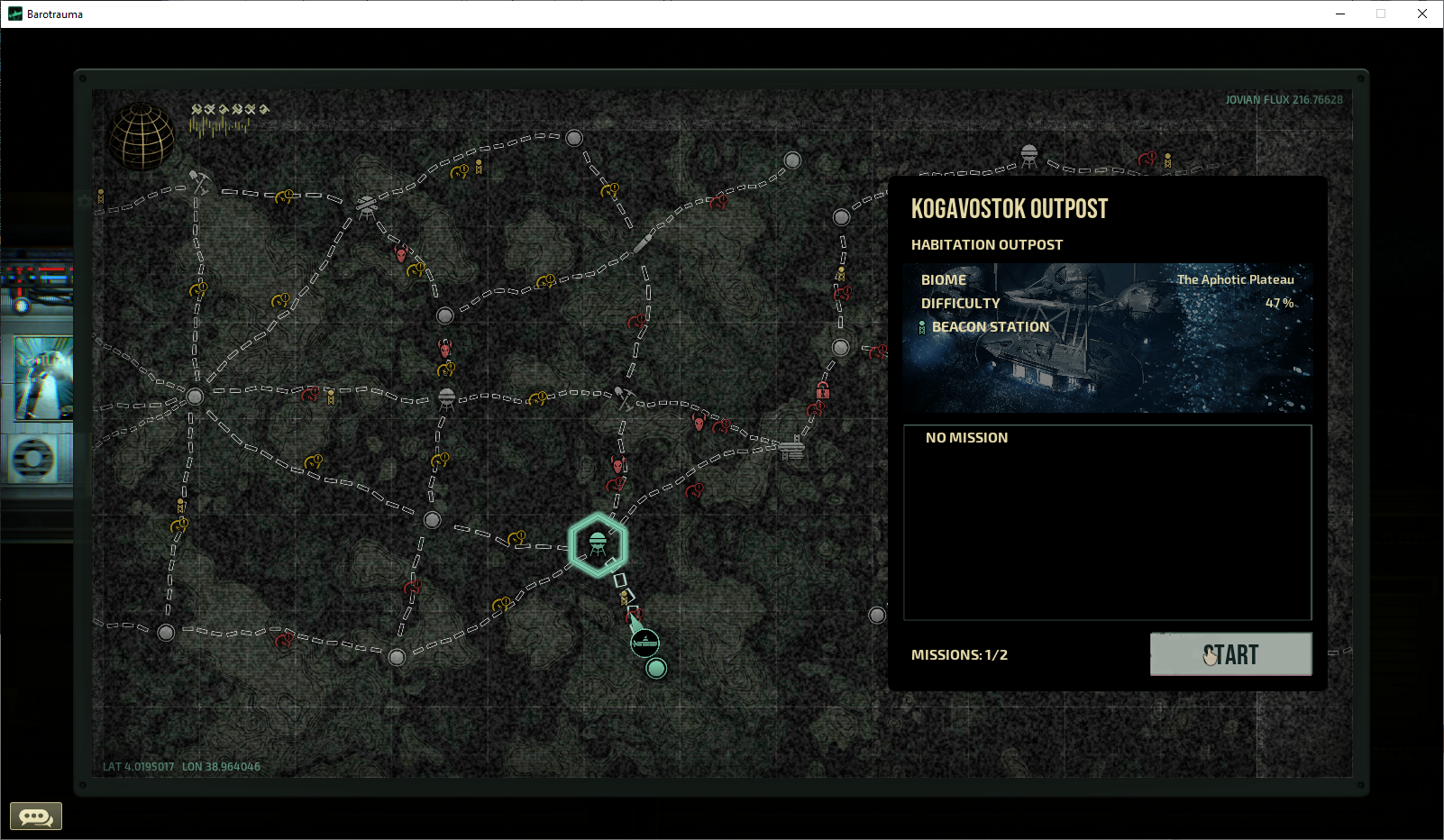This screenshot has width=1444, height=840.
Task: Click the Beacon Station indicator icon
Action: (922, 326)
